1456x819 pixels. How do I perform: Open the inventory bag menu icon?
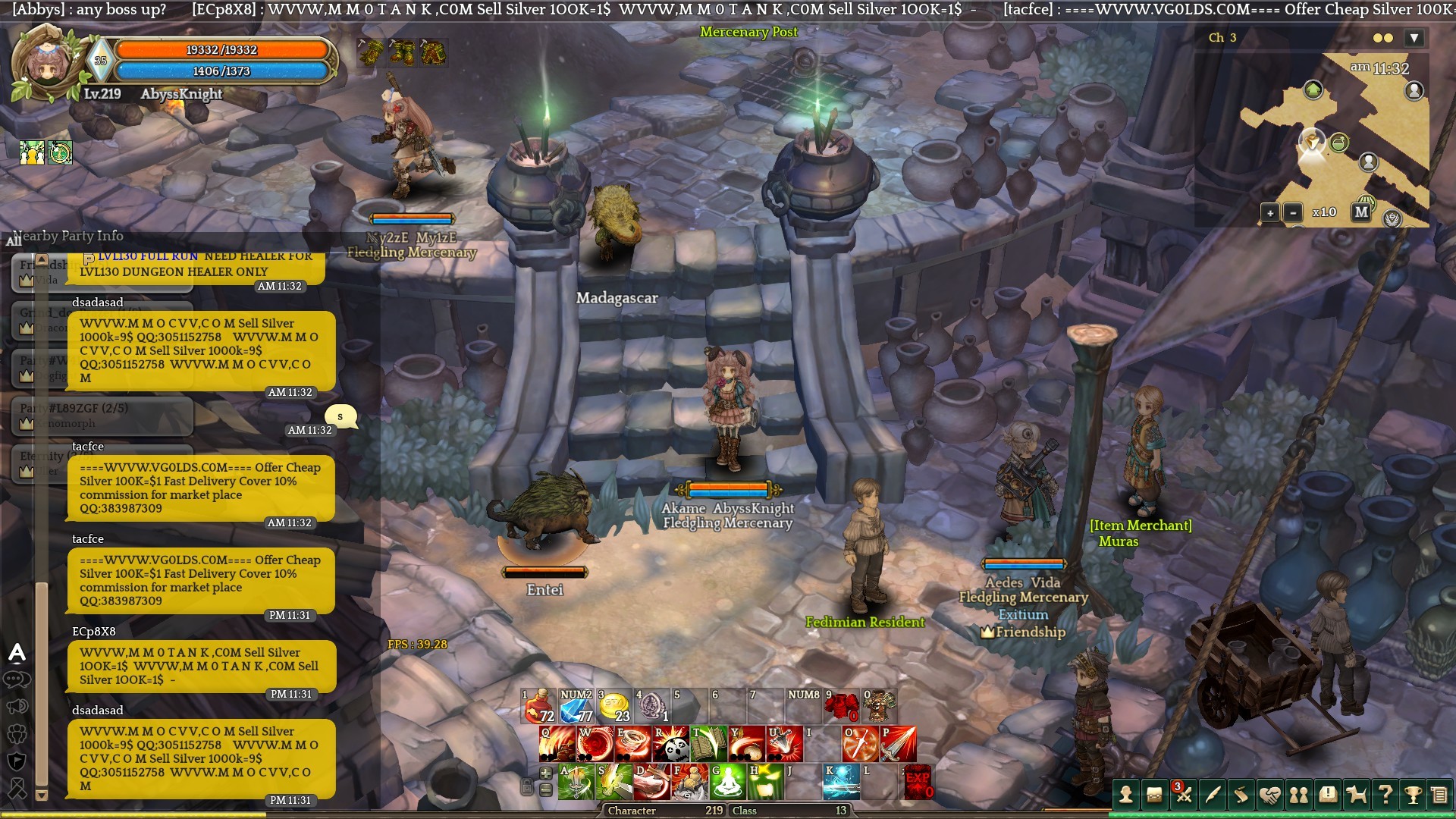click(x=1154, y=795)
